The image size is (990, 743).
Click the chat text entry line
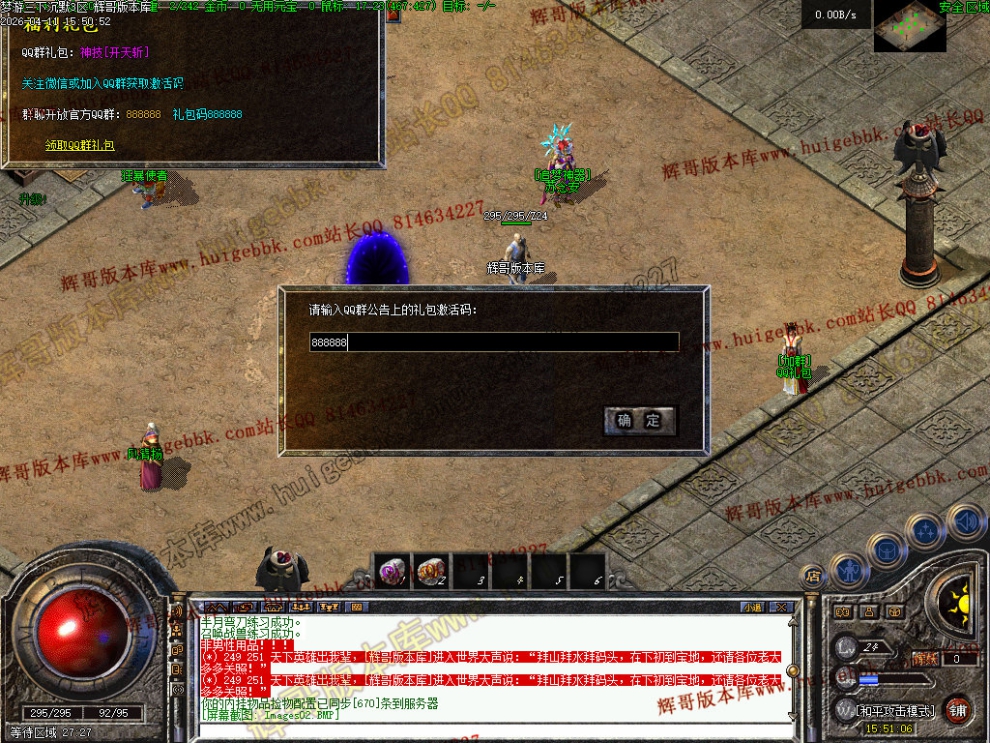click(x=490, y=731)
